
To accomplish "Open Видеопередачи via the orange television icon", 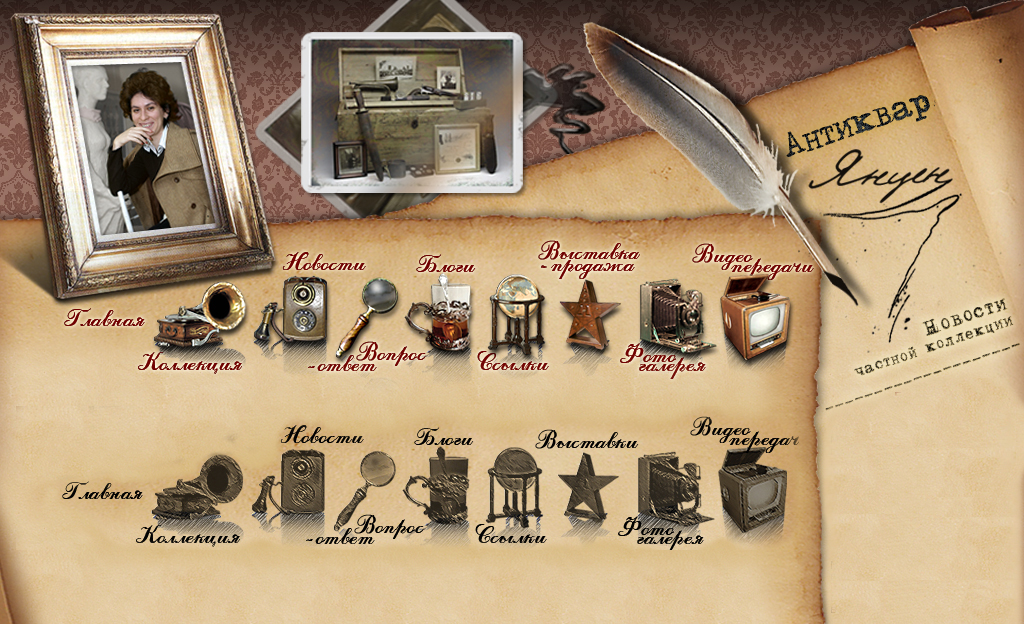I will pyautogui.click(x=756, y=318).
